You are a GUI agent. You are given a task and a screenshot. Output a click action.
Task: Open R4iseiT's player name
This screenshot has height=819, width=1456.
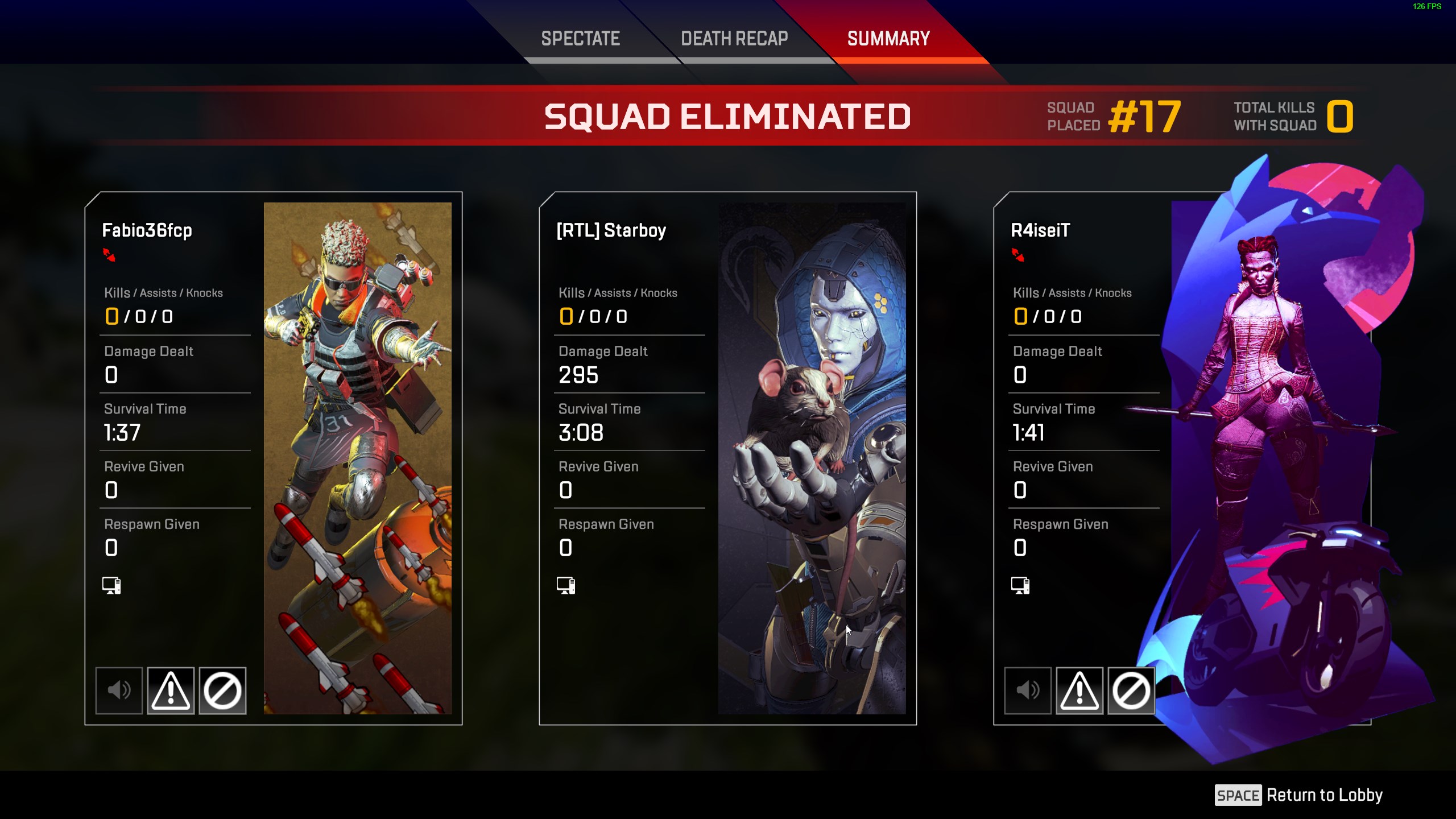coord(1040,230)
